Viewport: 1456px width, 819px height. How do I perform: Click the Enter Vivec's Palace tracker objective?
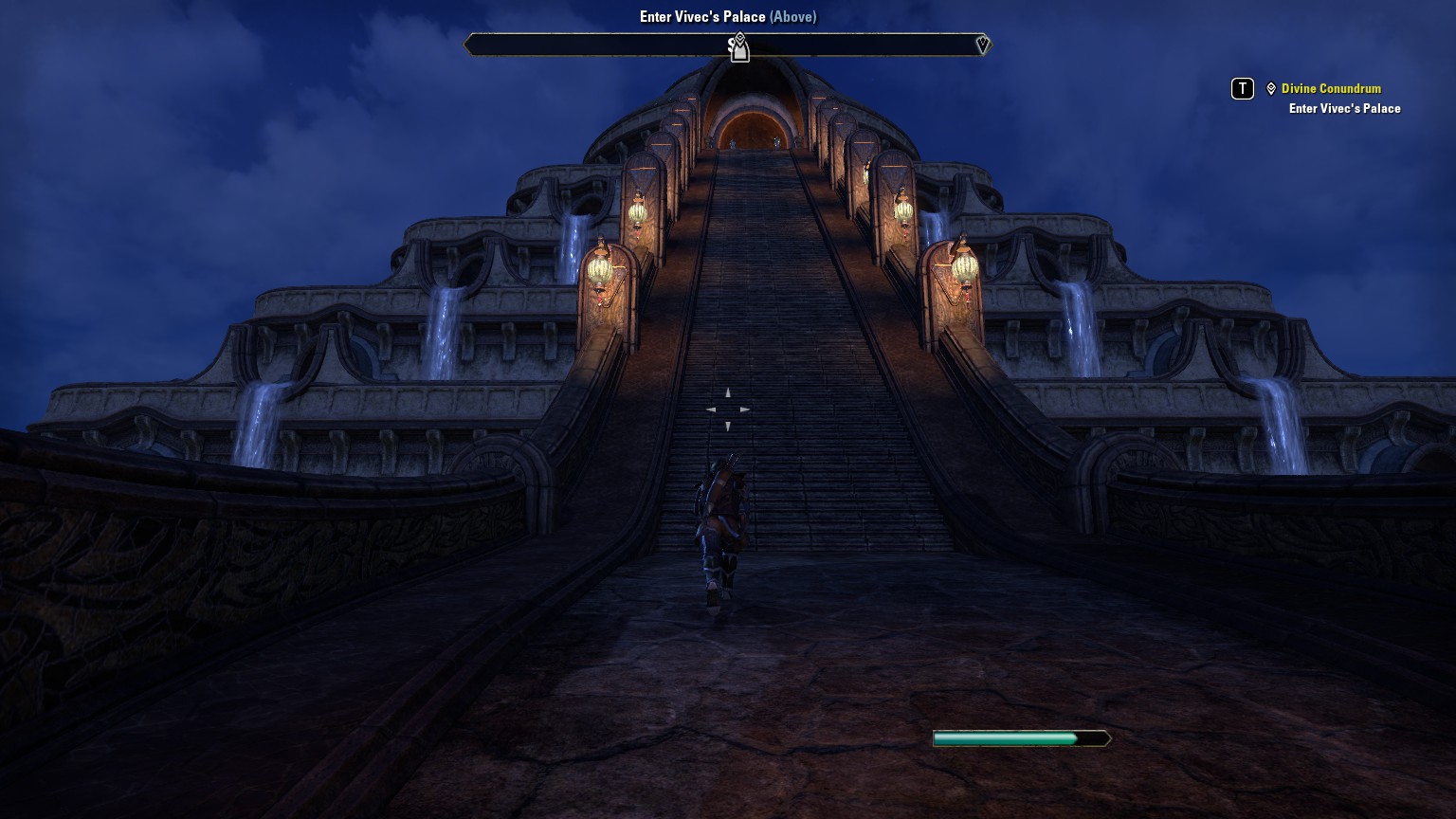click(1344, 109)
